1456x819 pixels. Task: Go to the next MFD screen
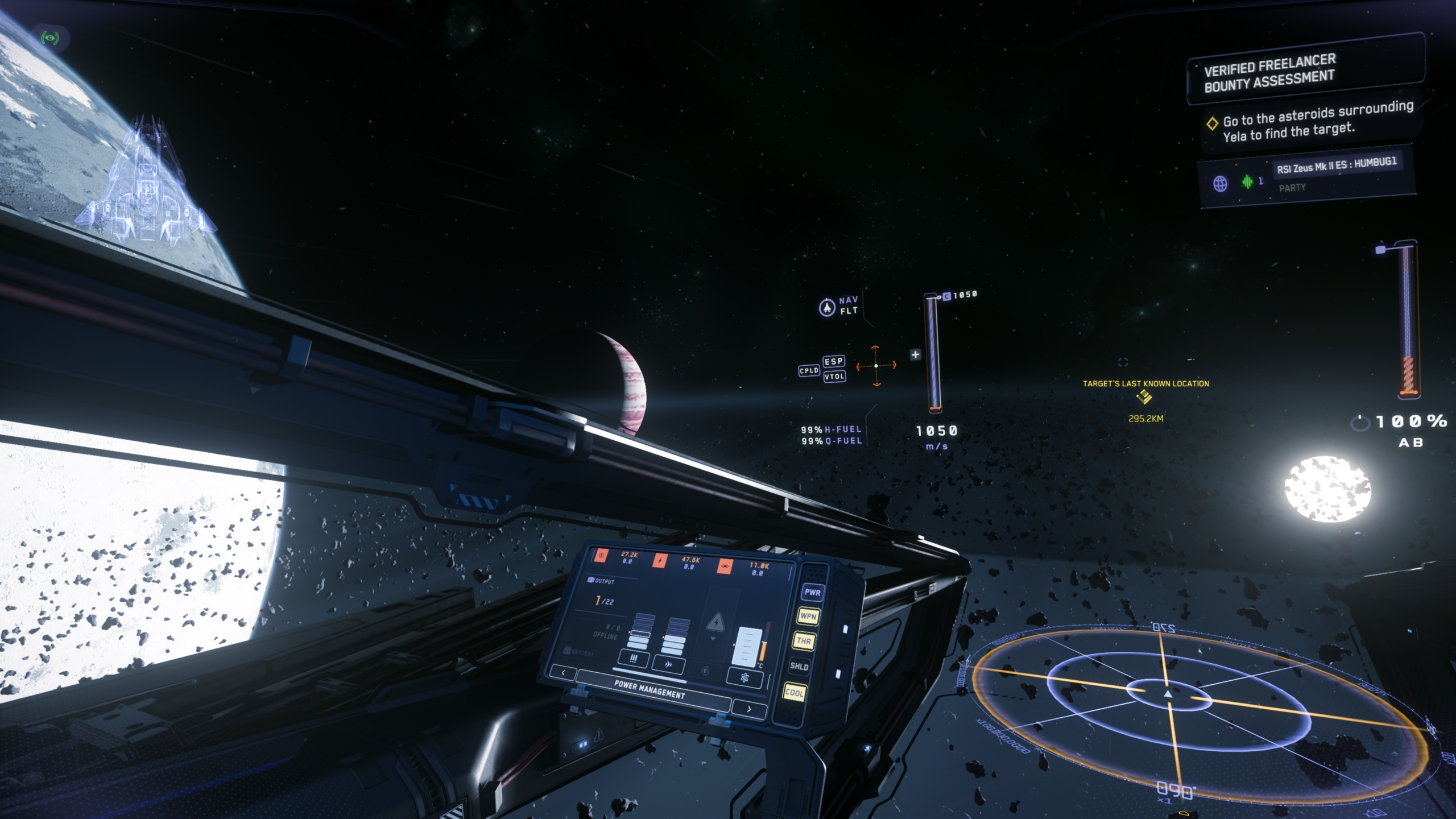point(748,709)
